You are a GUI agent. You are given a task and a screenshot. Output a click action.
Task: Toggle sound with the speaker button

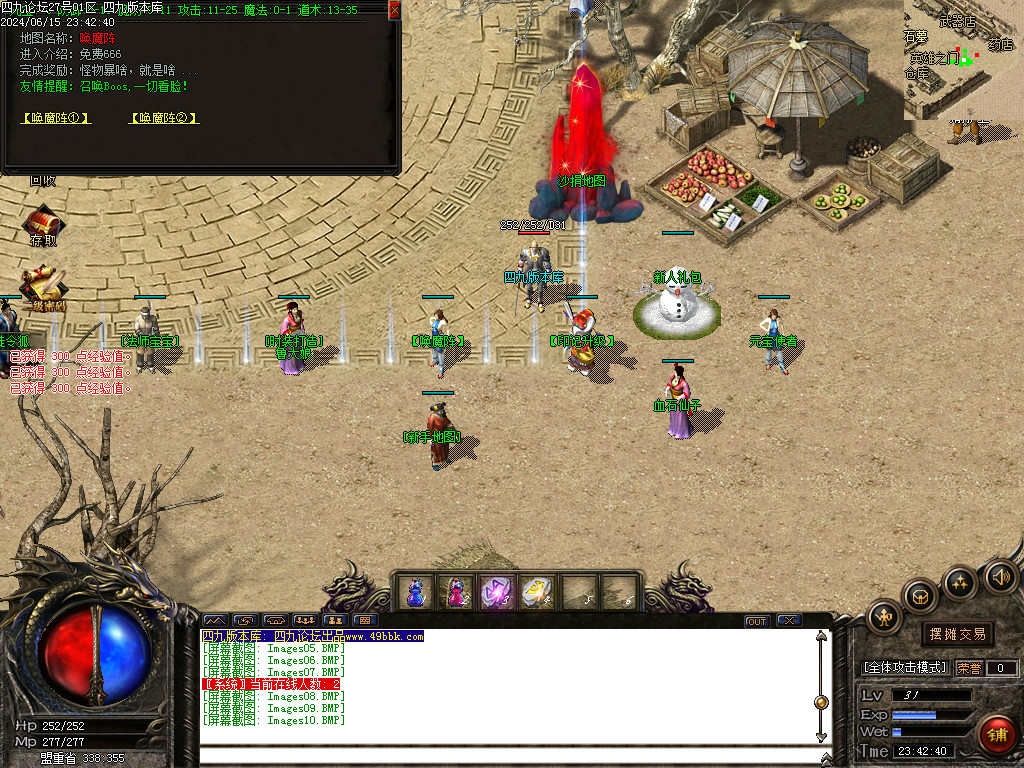tap(999, 576)
